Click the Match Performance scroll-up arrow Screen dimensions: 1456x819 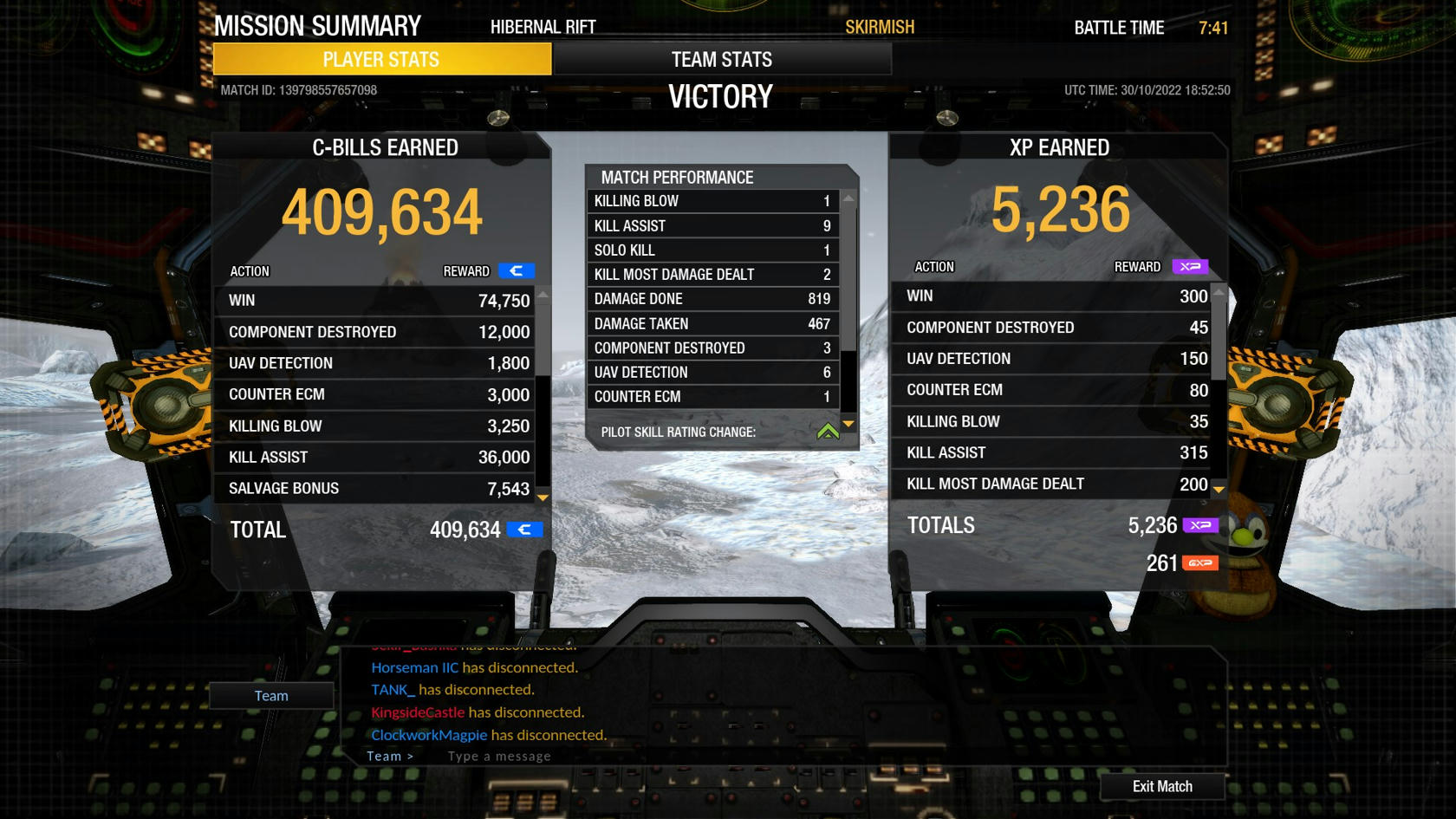[848, 198]
